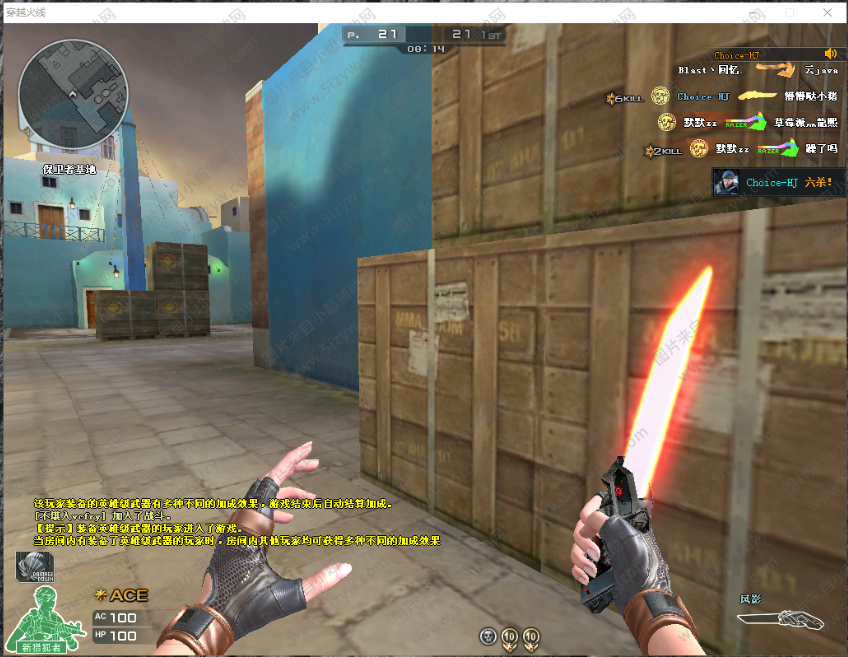
Task: Click the ACE rank badge
Action: pyautogui.click(x=121, y=595)
